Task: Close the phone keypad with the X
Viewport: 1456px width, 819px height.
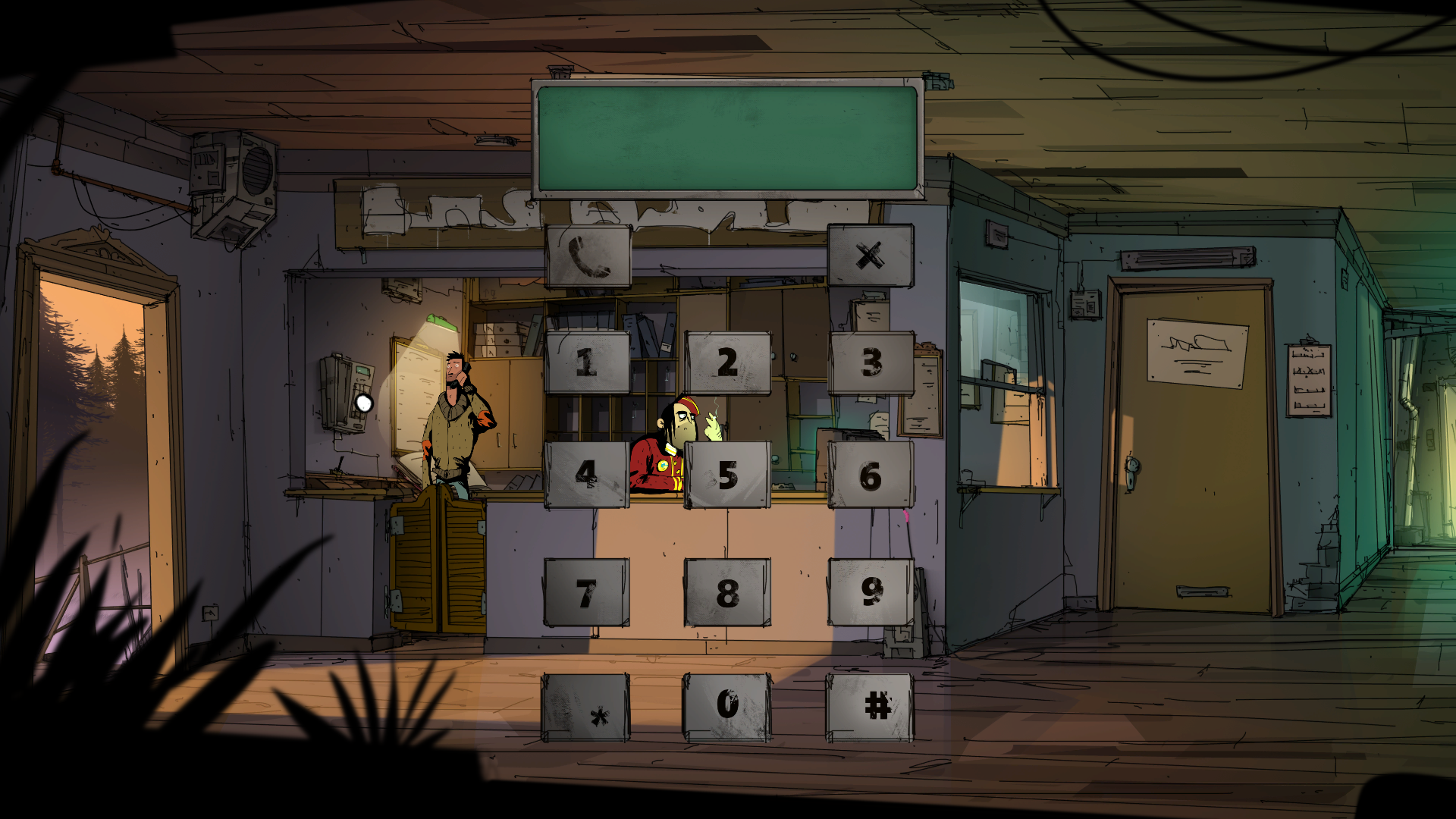Action: pyautogui.click(x=871, y=256)
